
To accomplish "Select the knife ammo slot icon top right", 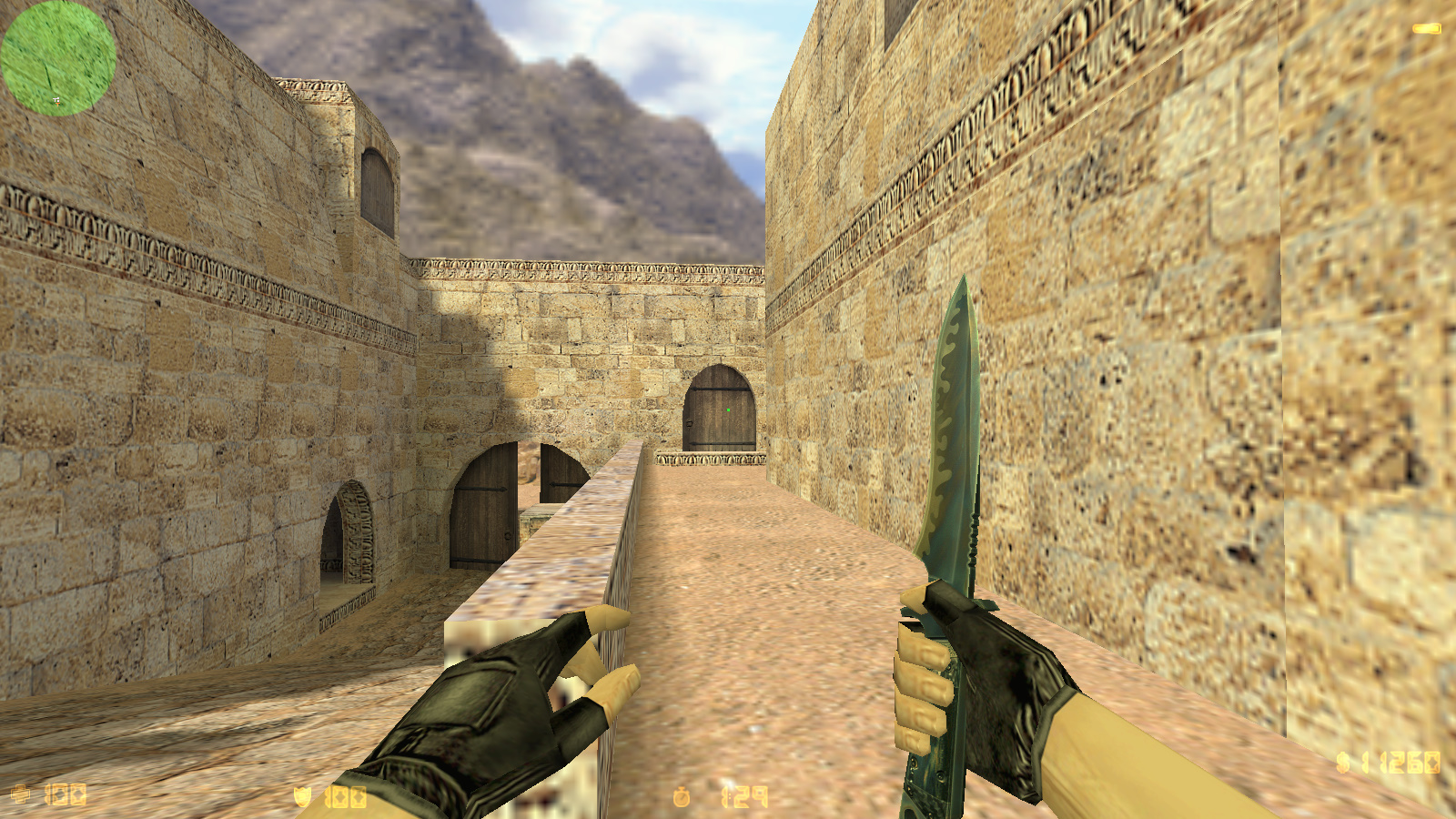I will click(1427, 28).
